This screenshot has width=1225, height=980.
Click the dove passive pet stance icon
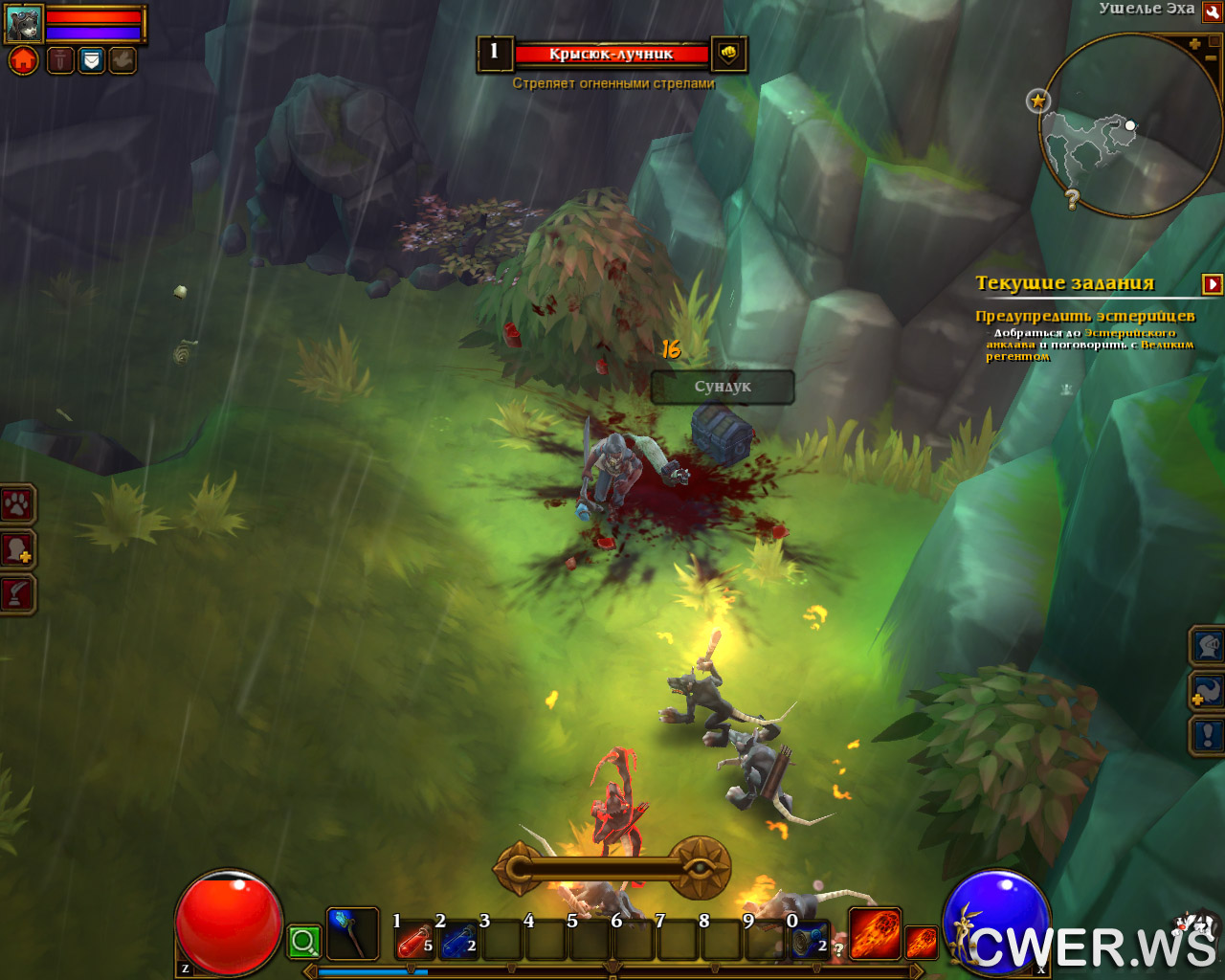pos(122,61)
